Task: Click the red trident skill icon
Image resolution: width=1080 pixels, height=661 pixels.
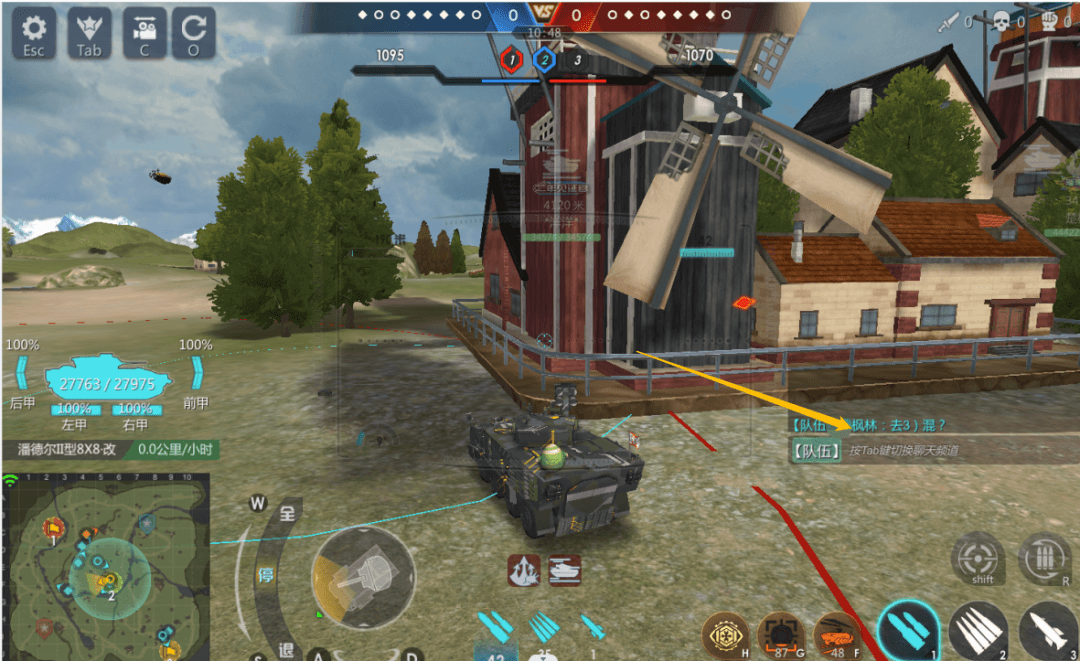Action: (x=523, y=570)
